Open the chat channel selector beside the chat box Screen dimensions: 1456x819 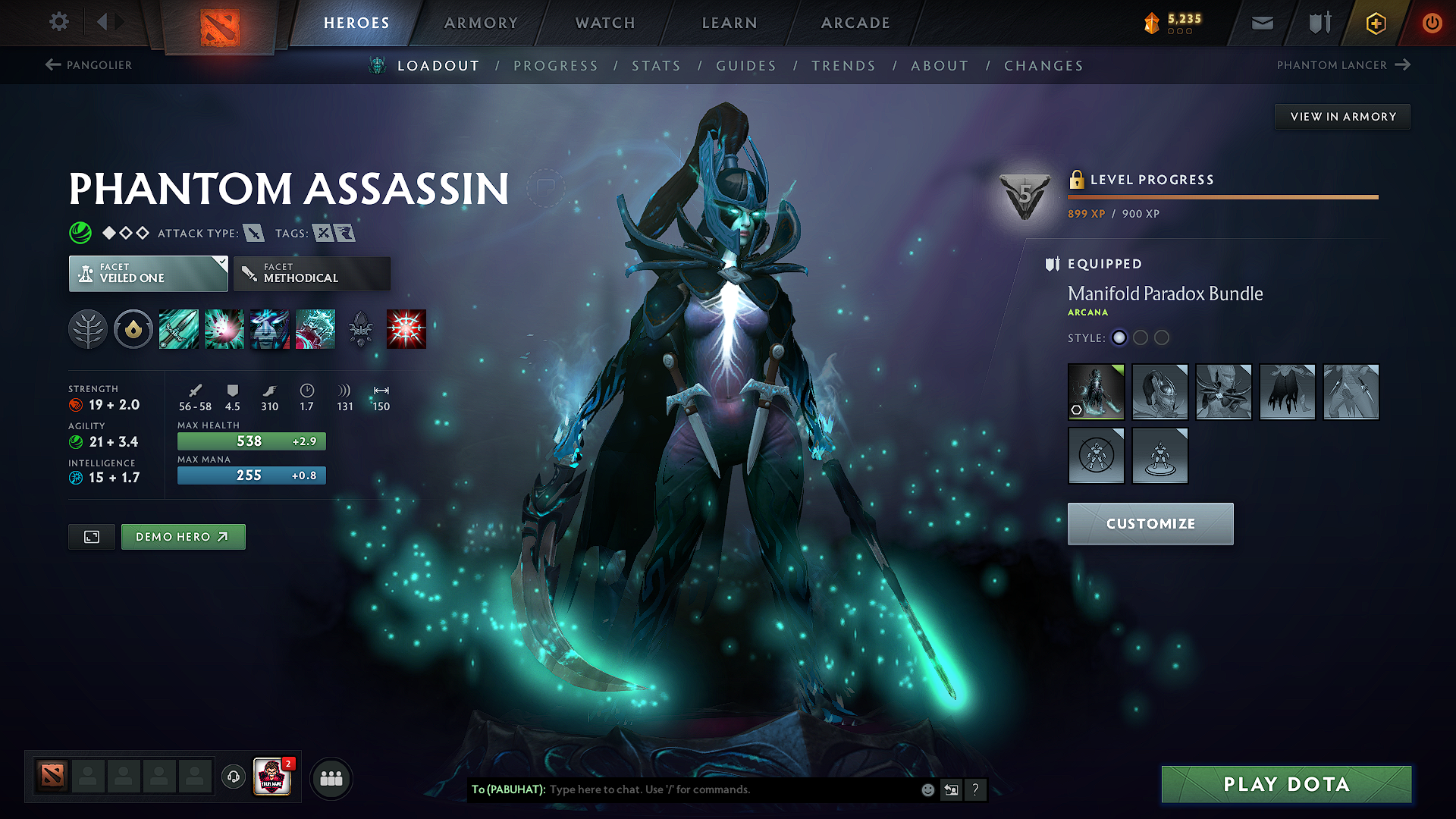tap(951, 789)
